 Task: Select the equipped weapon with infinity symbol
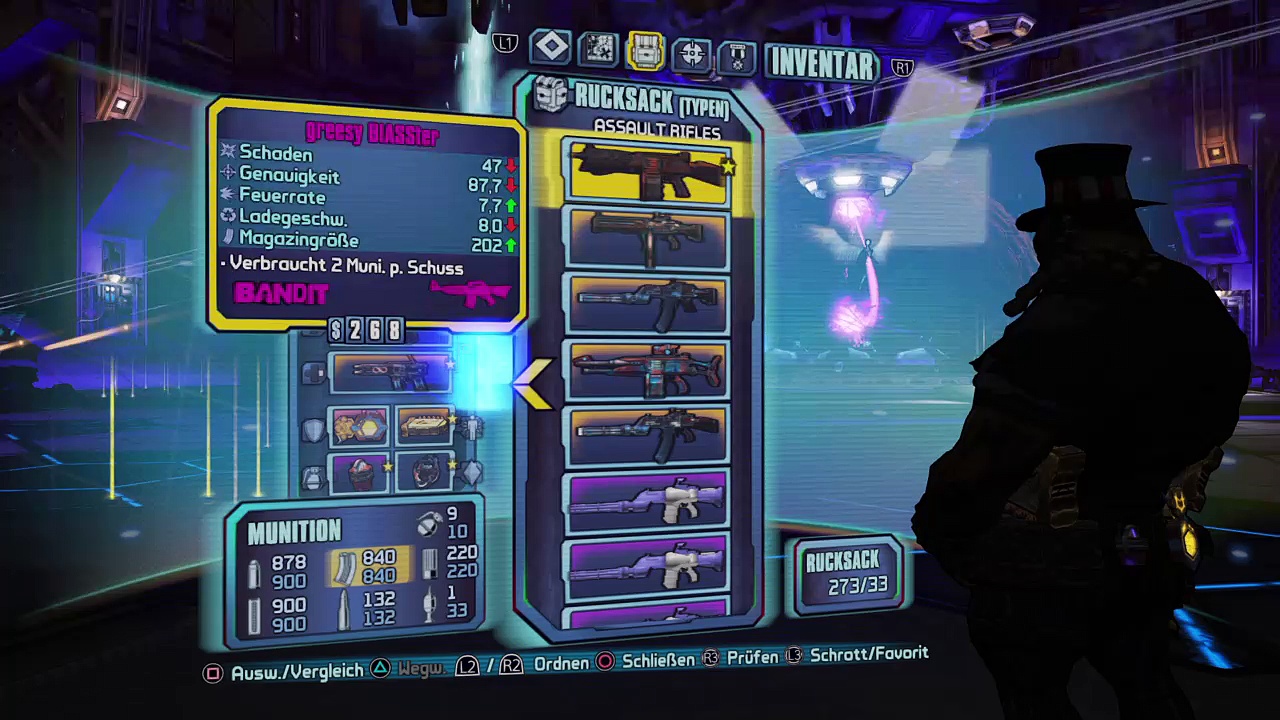tap(391, 372)
